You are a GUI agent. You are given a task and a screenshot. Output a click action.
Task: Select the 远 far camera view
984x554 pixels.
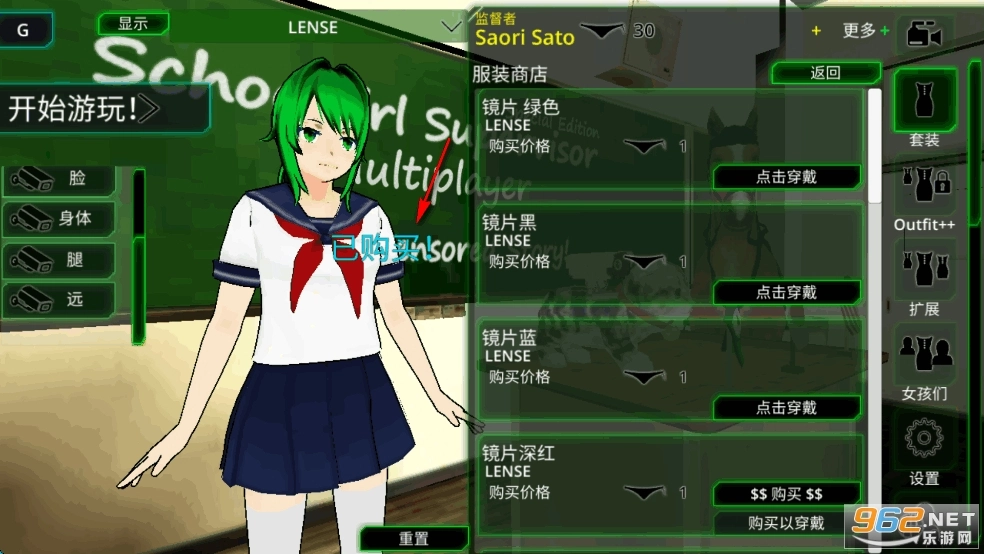click(60, 299)
